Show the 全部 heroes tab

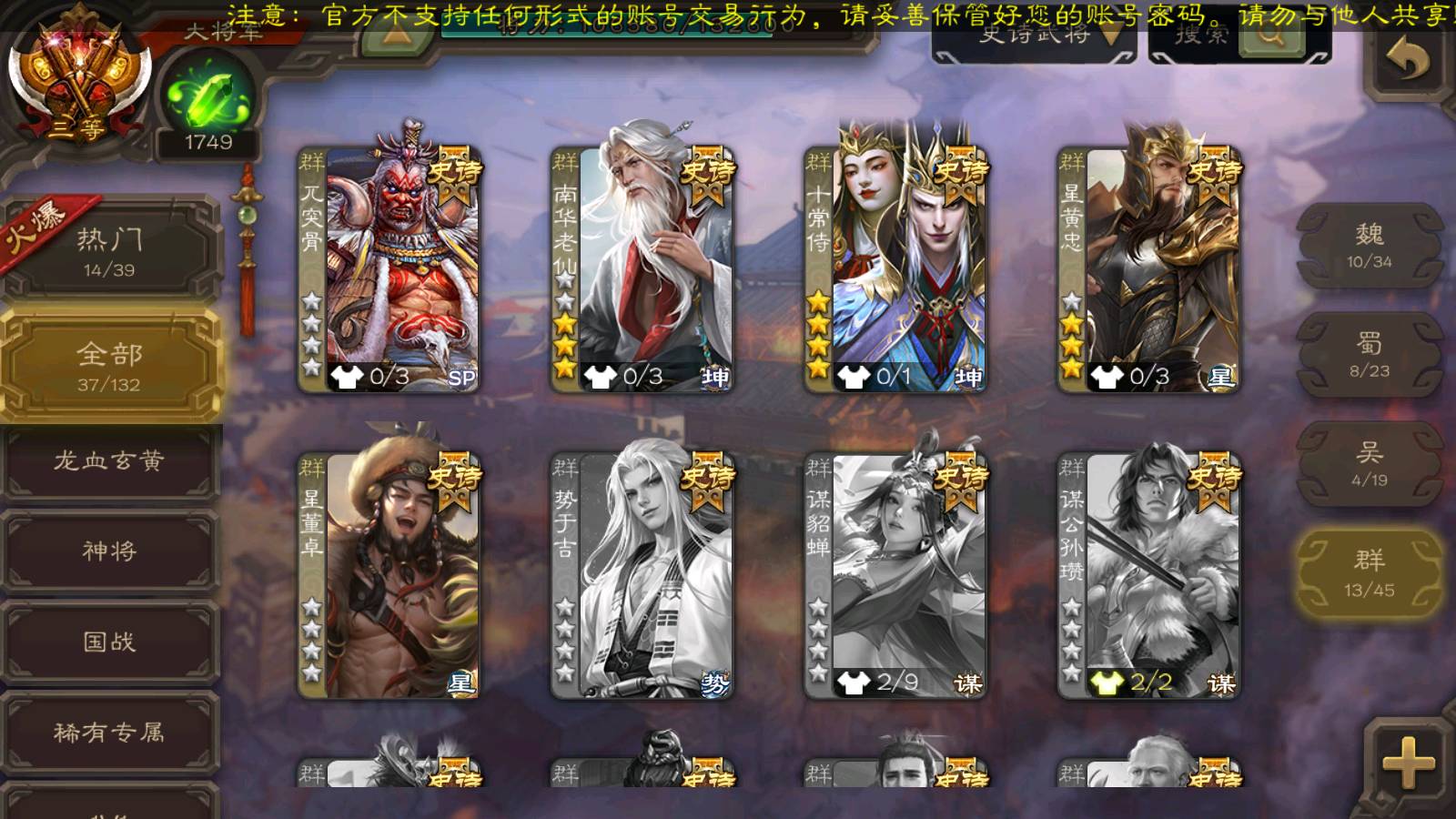click(109, 366)
